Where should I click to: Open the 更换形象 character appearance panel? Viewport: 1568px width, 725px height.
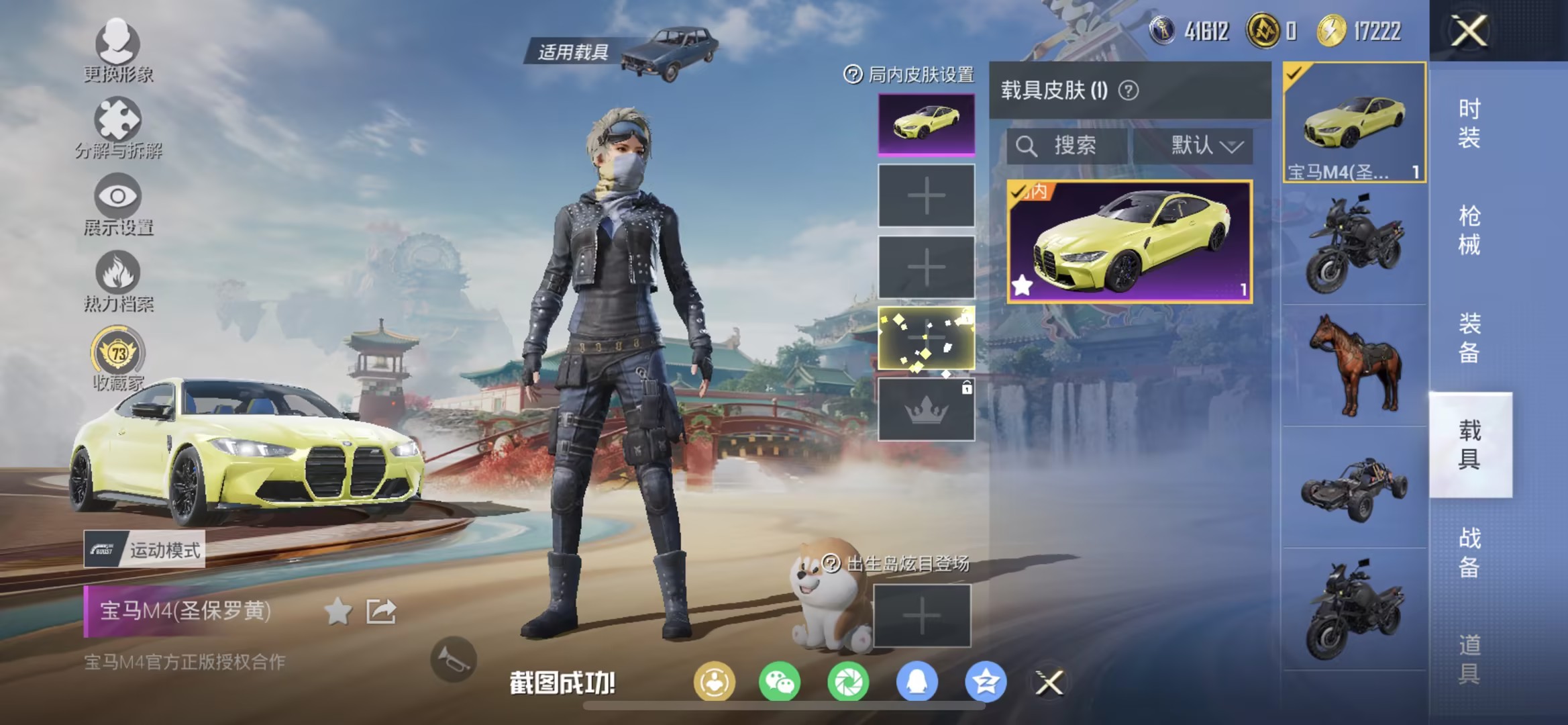pyautogui.click(x=117, y=54)
